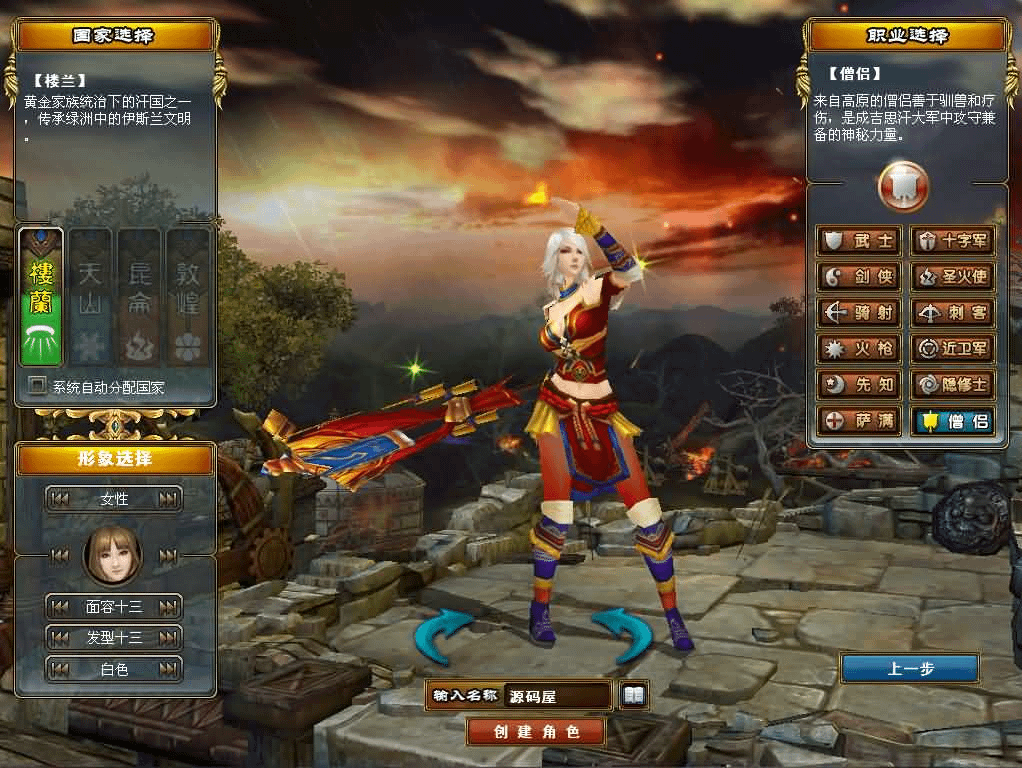Pick the 剑侠 class button
This screenshot has width=1022, height=768.
[x=860, y=277]
